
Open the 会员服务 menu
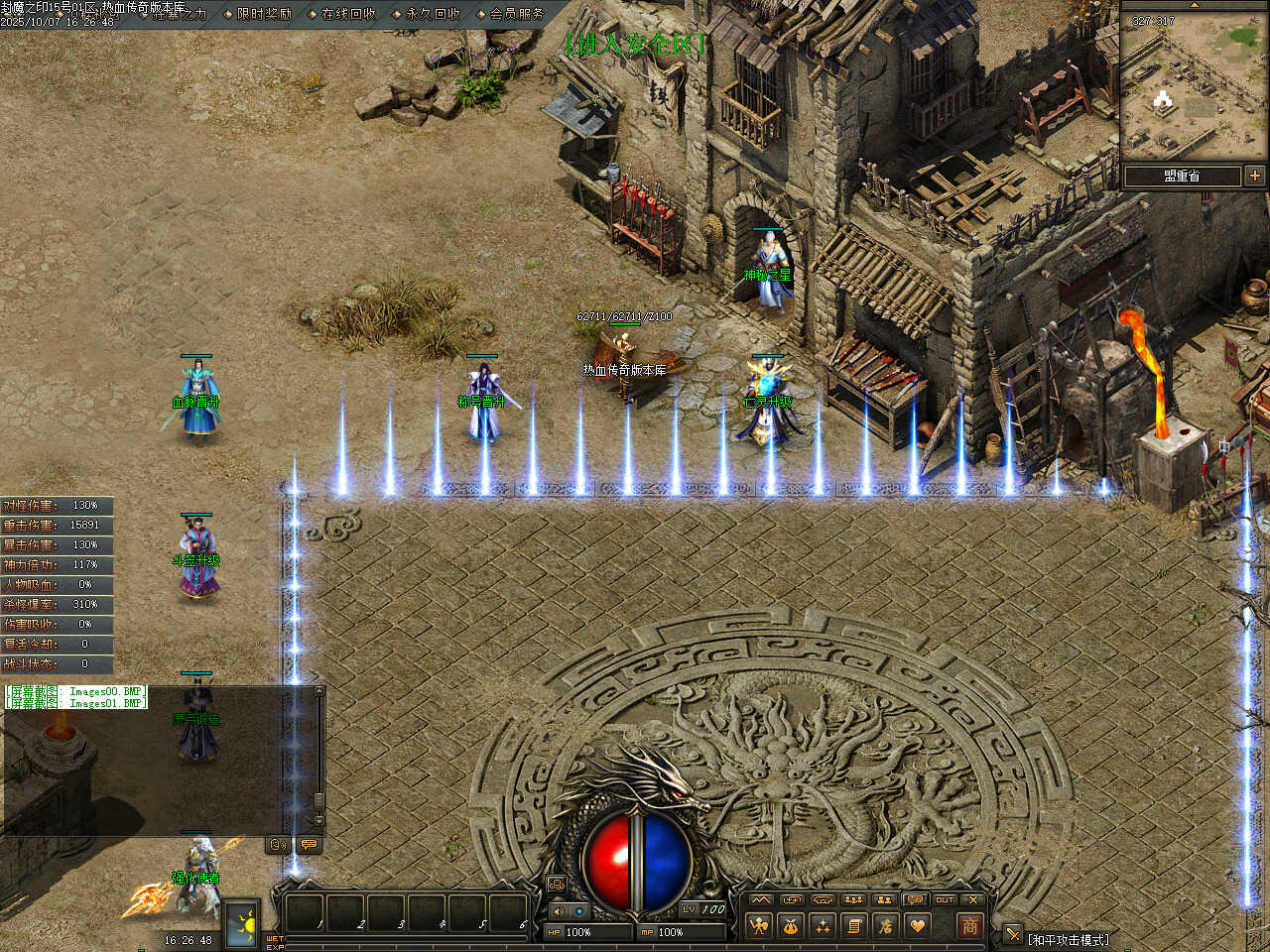coord(517,14)
